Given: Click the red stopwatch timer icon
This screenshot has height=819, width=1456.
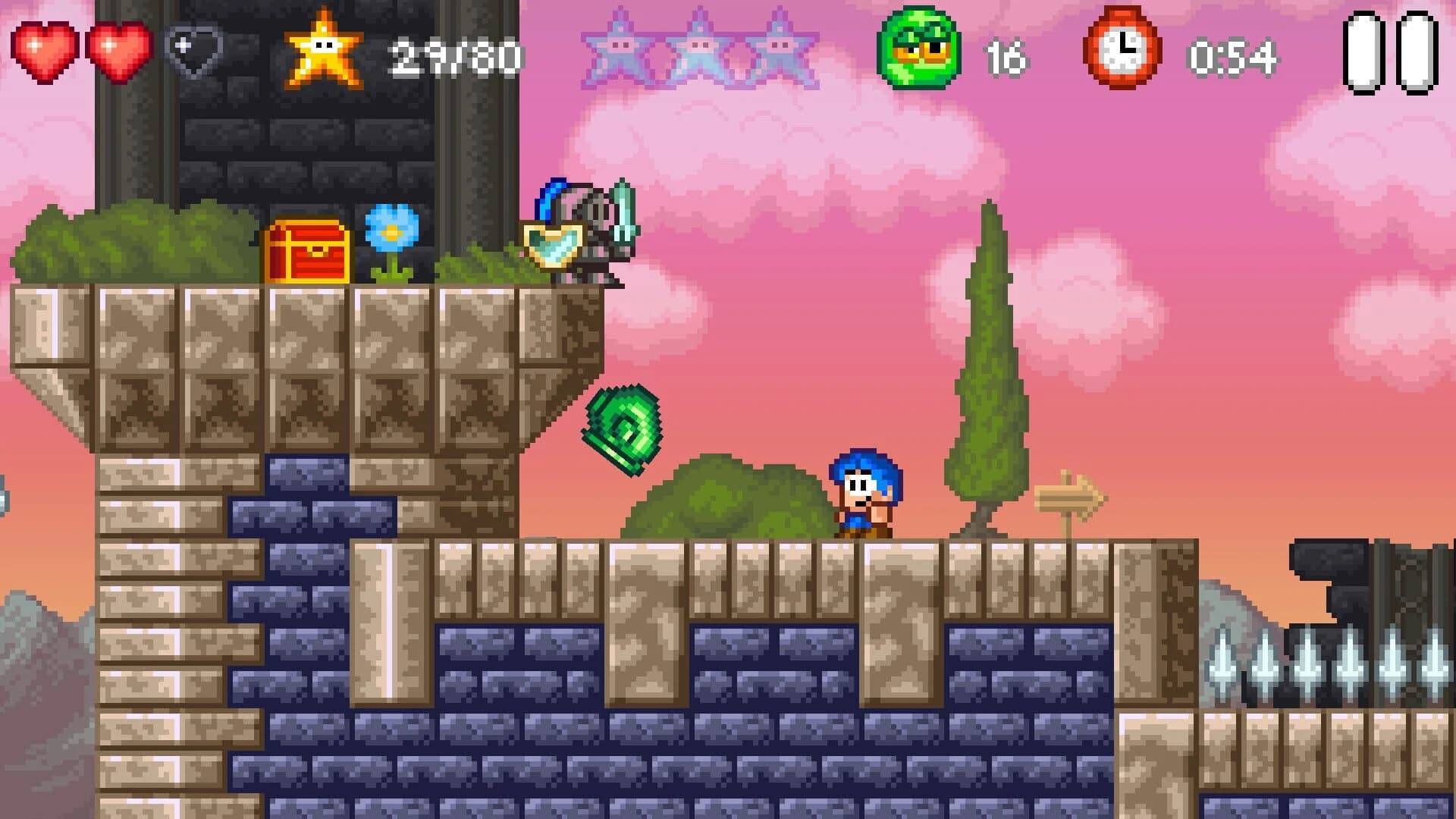Looking at the screenshot, I should [1122, 49].
